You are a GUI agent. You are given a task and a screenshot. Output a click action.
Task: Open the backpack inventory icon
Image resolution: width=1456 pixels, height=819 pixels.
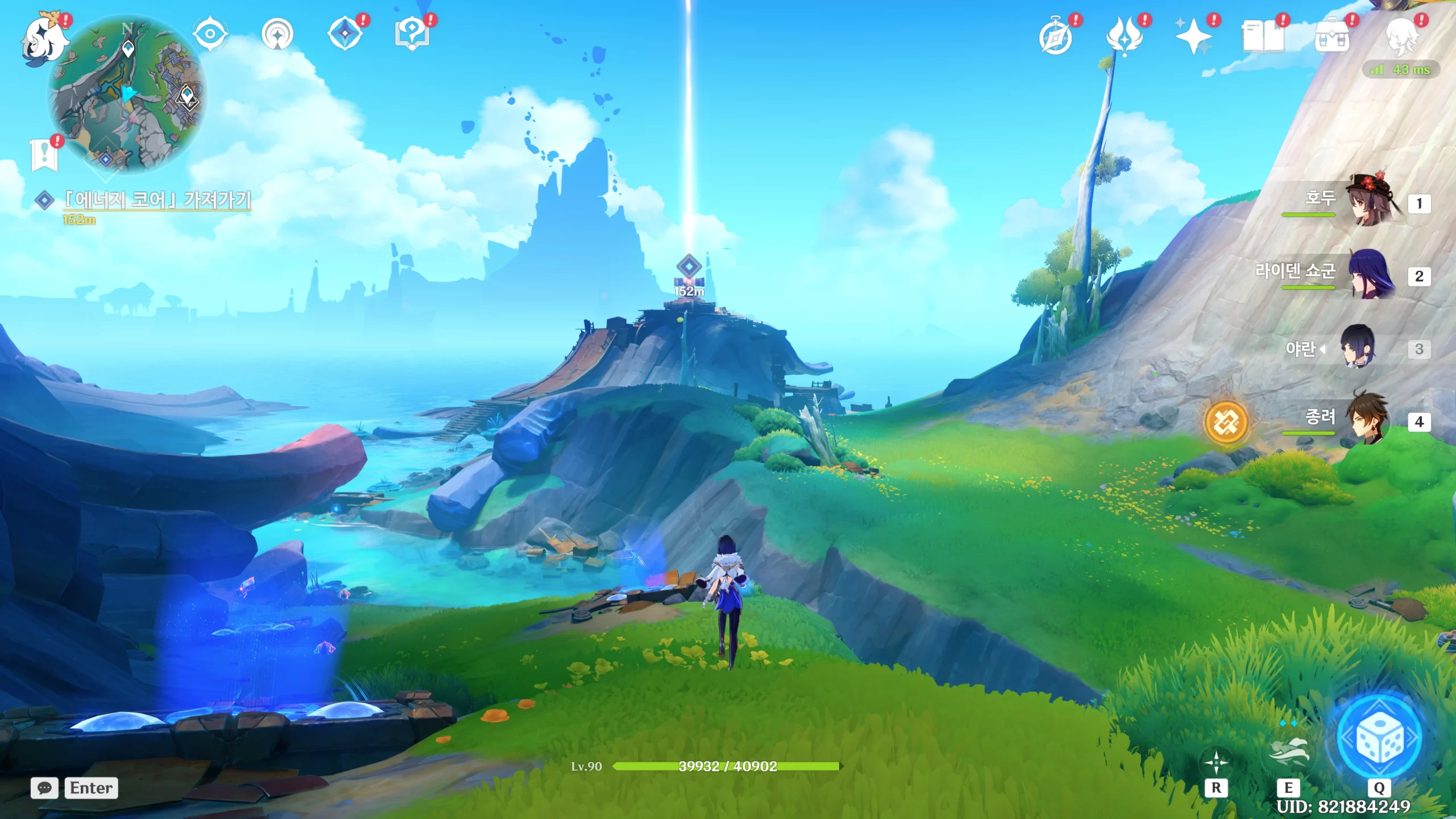(x=1332, y=36)
